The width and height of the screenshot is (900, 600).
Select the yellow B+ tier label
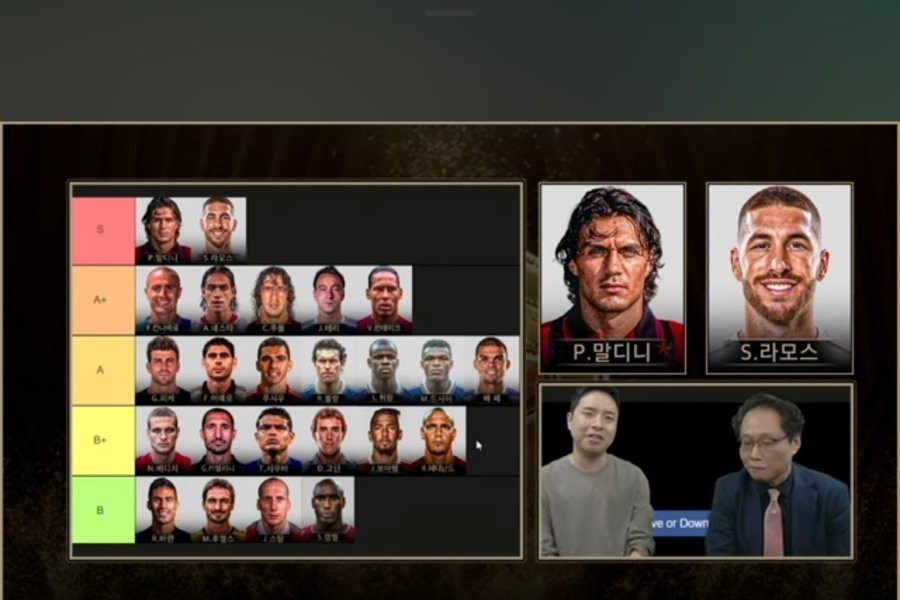tap(103, 439)
